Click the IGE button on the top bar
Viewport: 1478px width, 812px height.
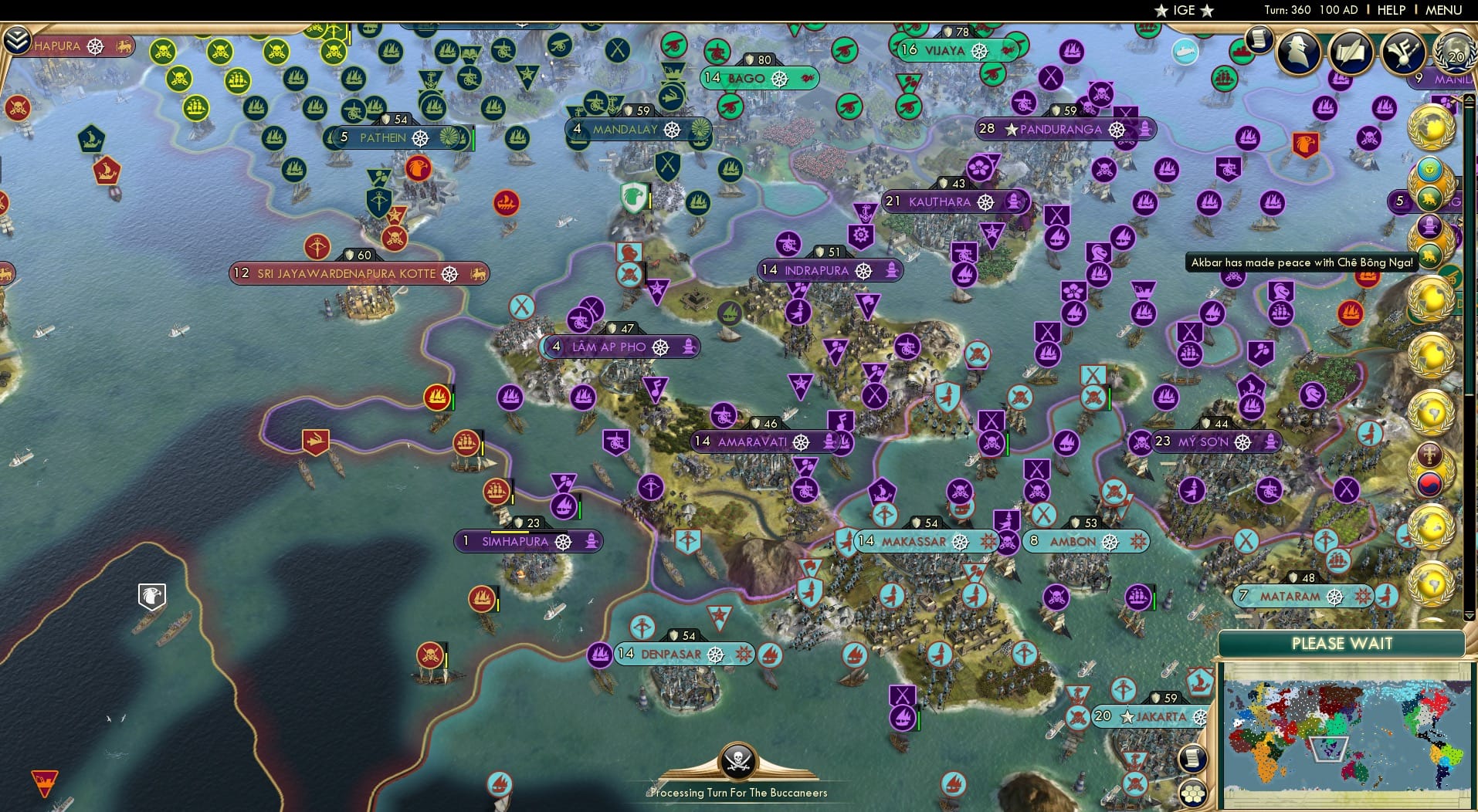1184,10
